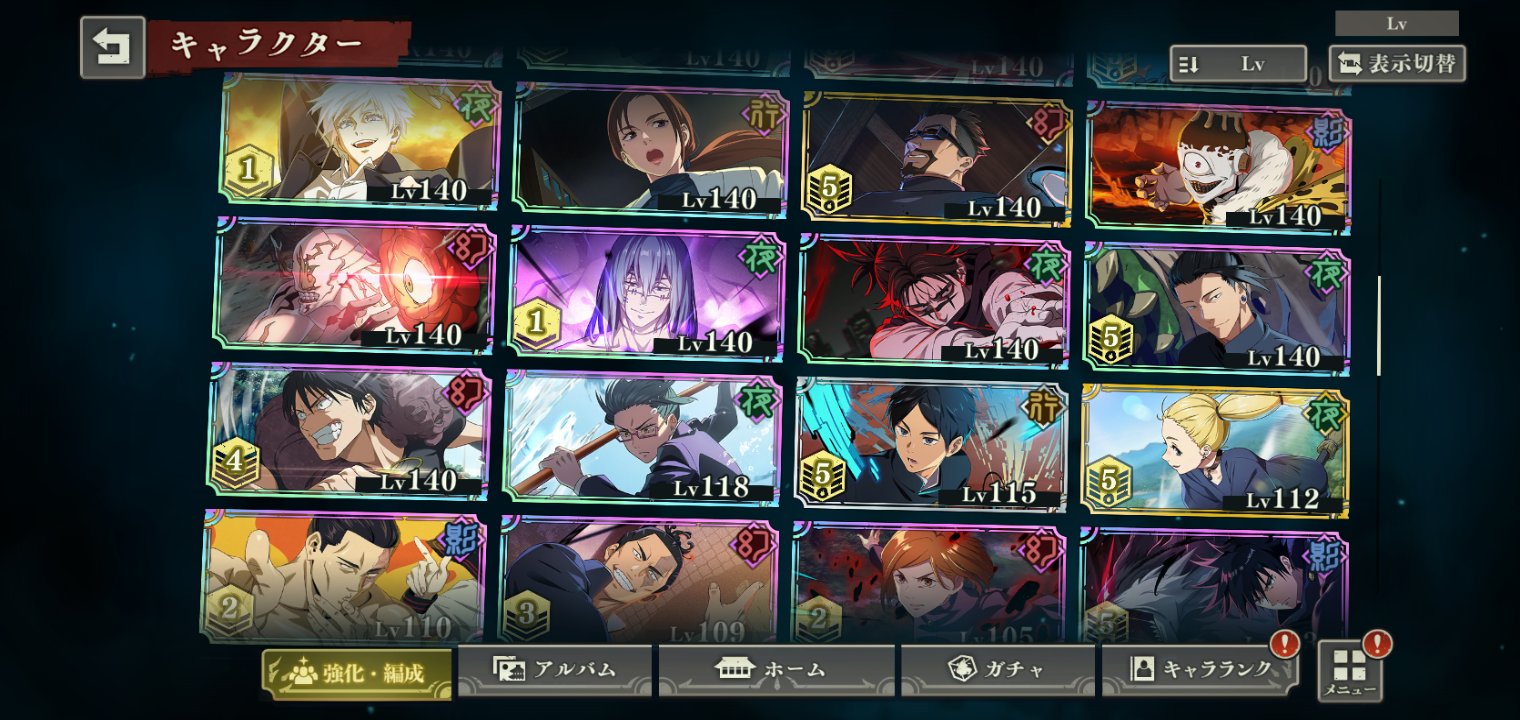
Task: Open the ガチャ gacha screen
Action: 996,670
